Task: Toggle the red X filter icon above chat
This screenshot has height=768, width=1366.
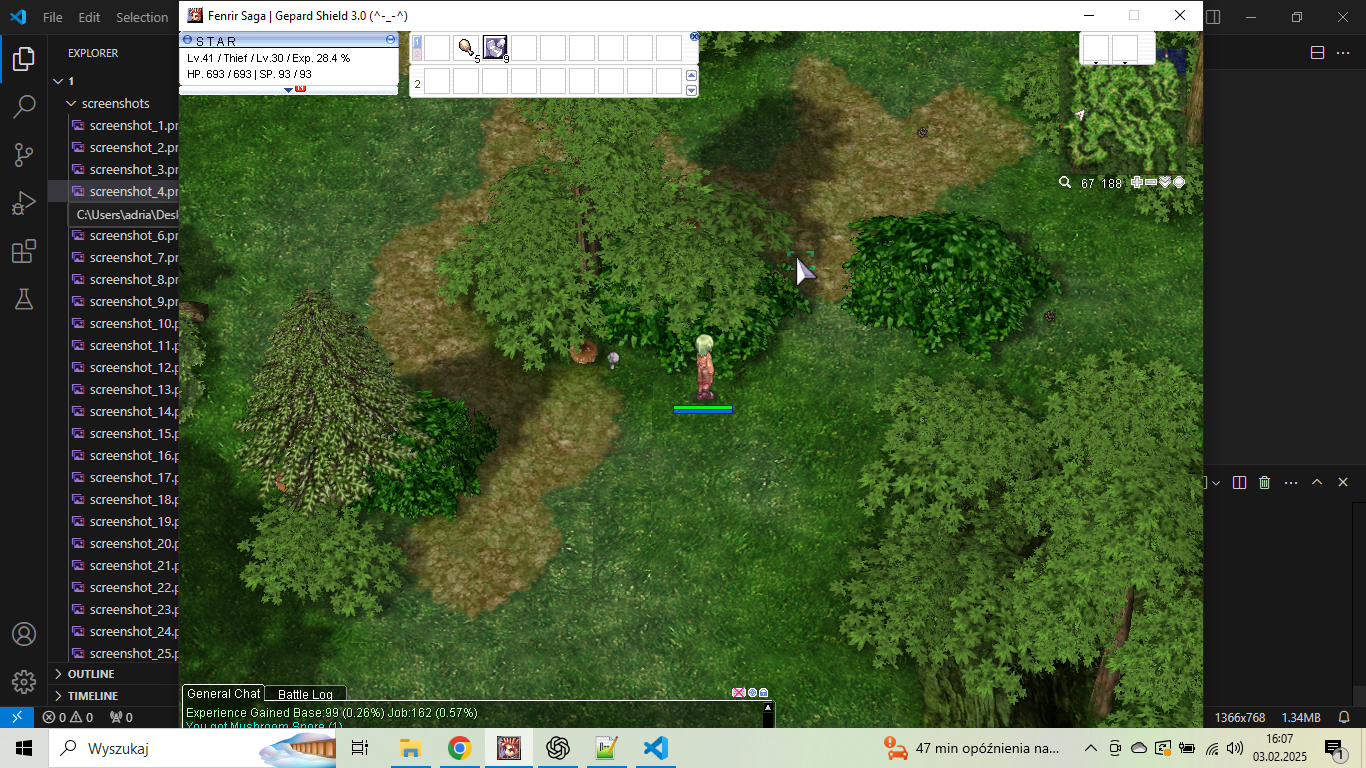Action: [739, 692]
